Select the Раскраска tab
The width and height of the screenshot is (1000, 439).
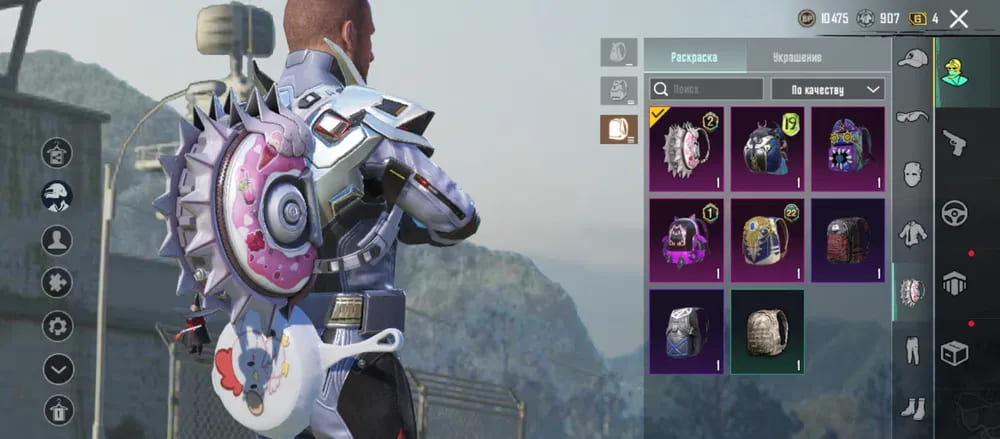pos(694,57)
